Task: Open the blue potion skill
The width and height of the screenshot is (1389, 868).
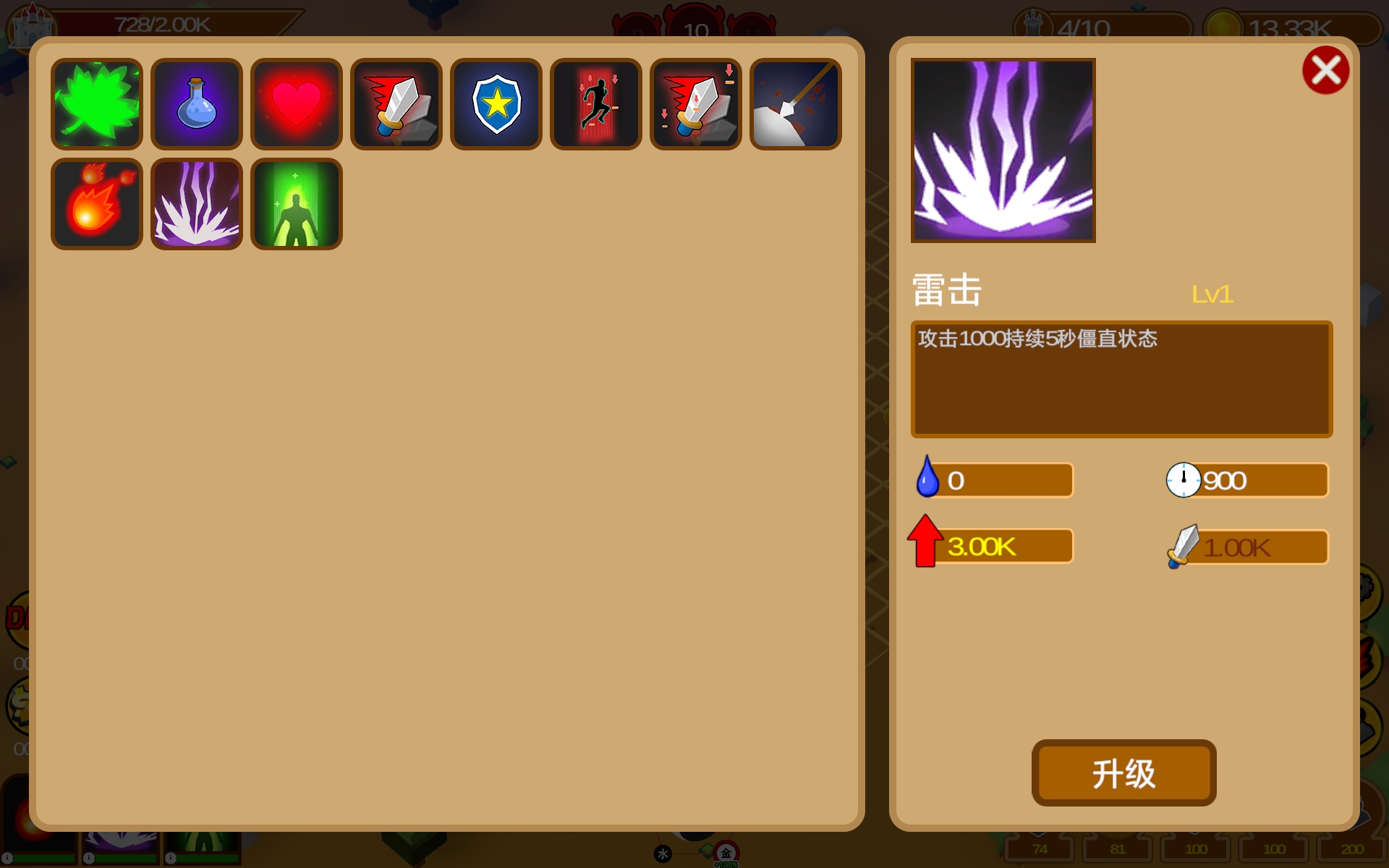Action: point(196,103)
